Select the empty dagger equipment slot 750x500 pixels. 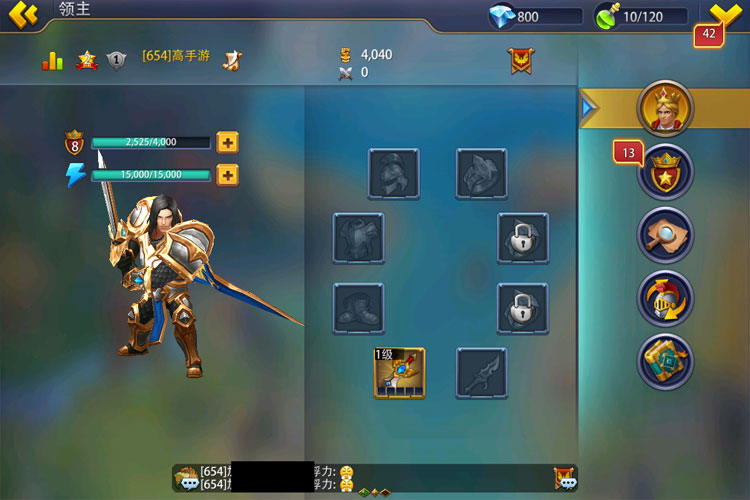point(482,373)
